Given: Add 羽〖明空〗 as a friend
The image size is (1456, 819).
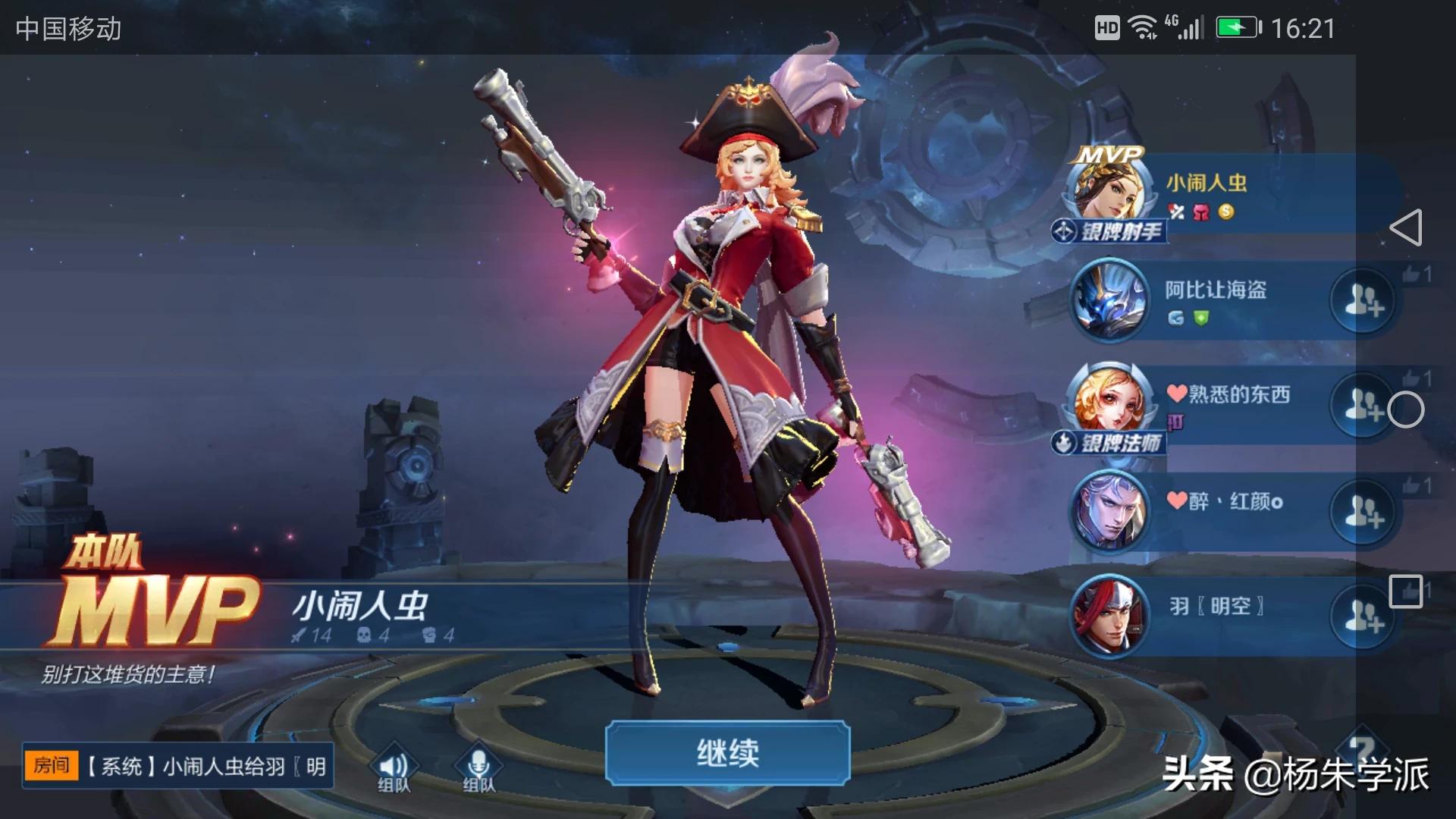Looking at the screenshot, I should pos(1363,617).
